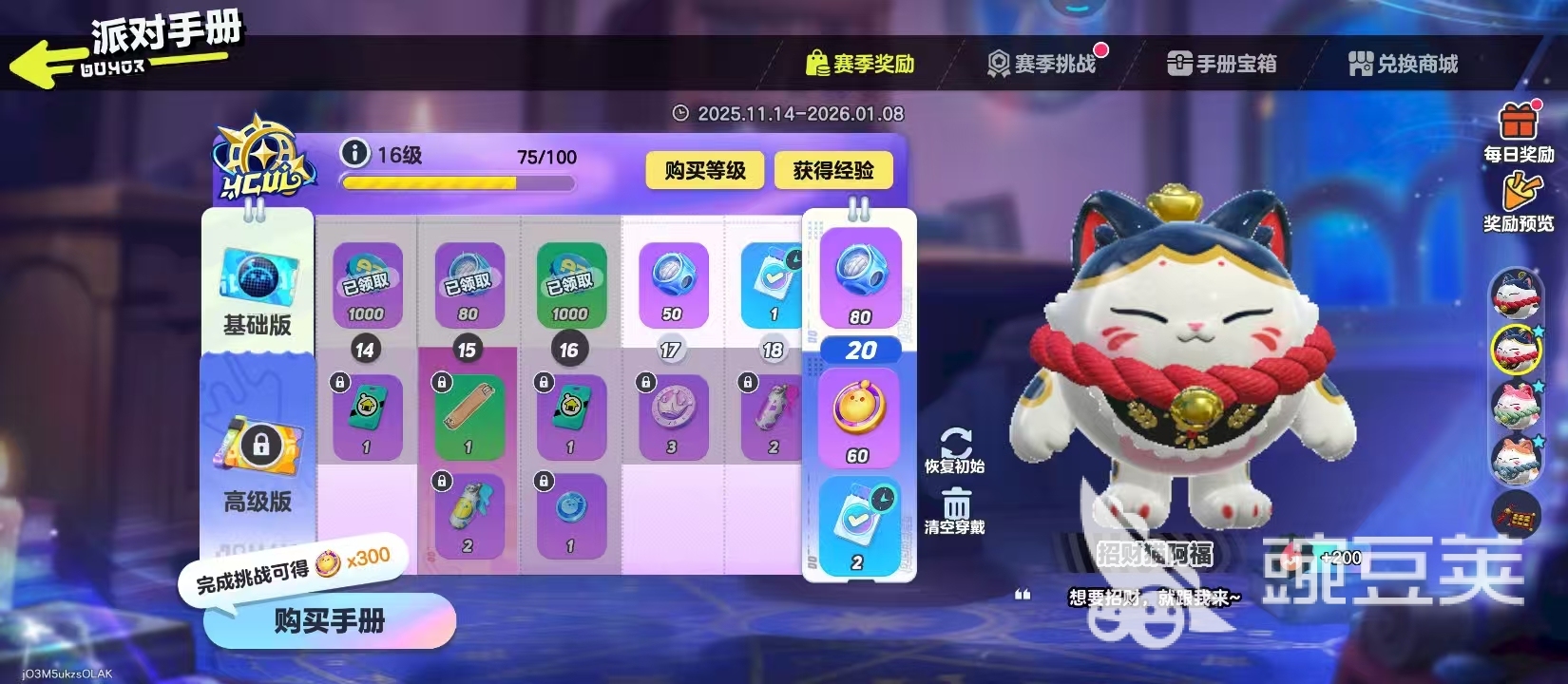Select the pink cat skin thumbnail
Screen dimensions: 1568x684
(1517, 404)
